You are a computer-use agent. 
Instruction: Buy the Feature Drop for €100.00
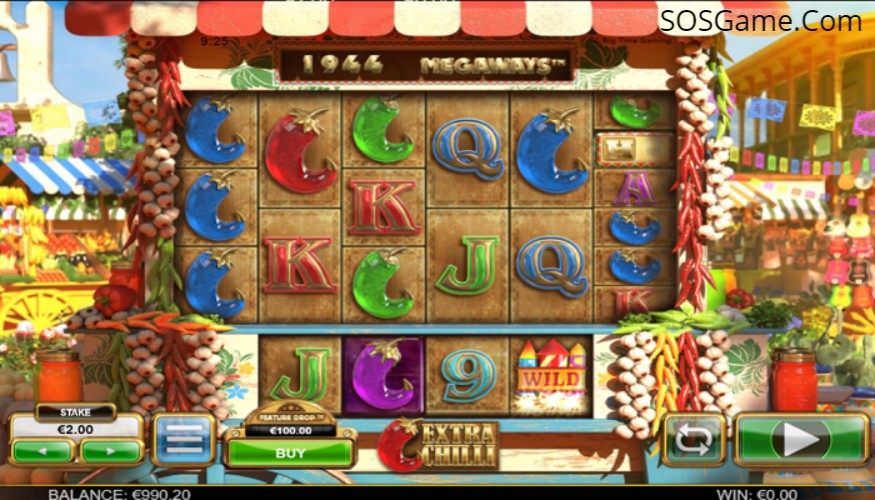coord(290,452)
